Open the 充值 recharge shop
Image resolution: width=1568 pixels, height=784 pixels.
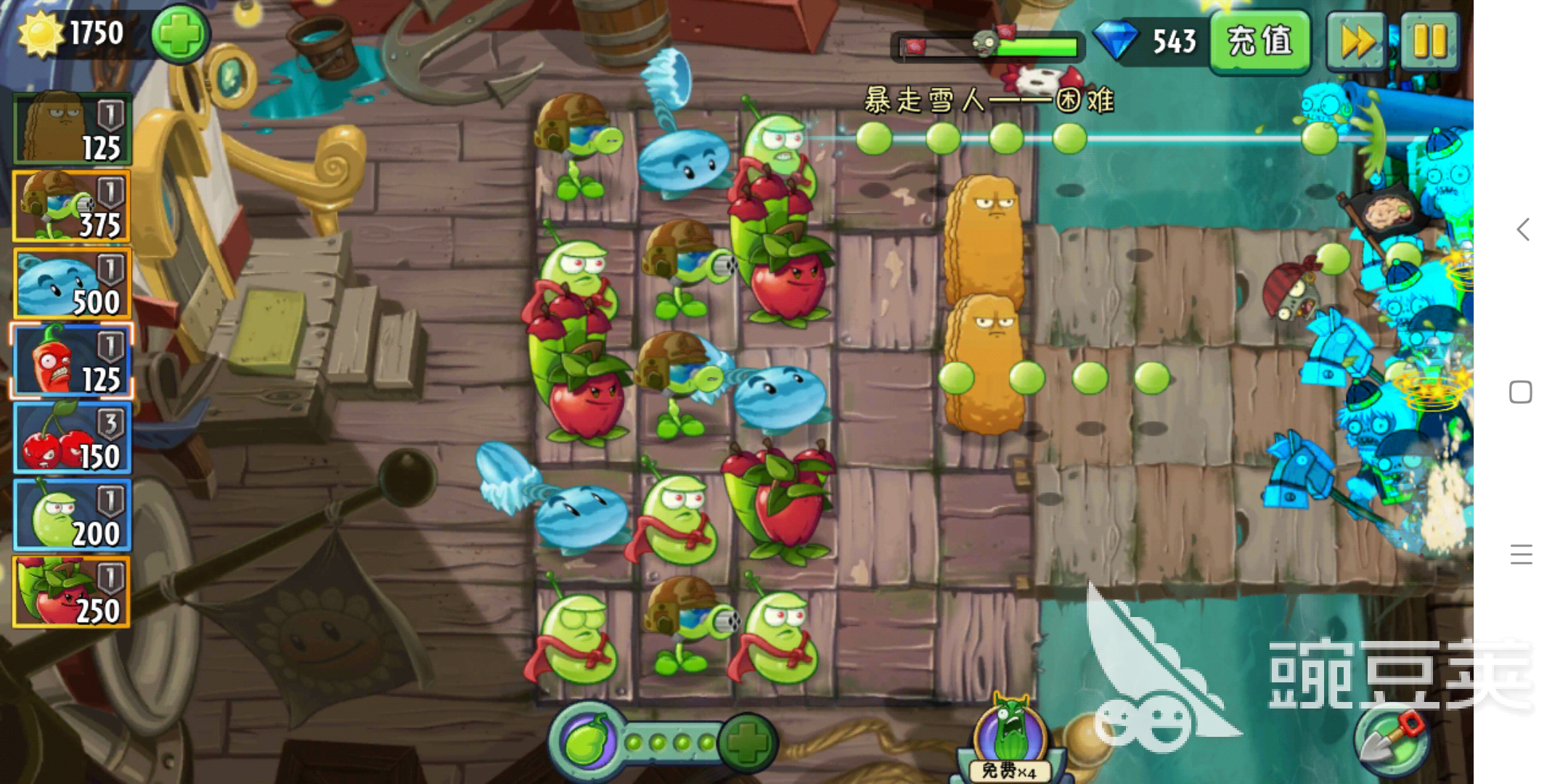tap(1259, 41)
